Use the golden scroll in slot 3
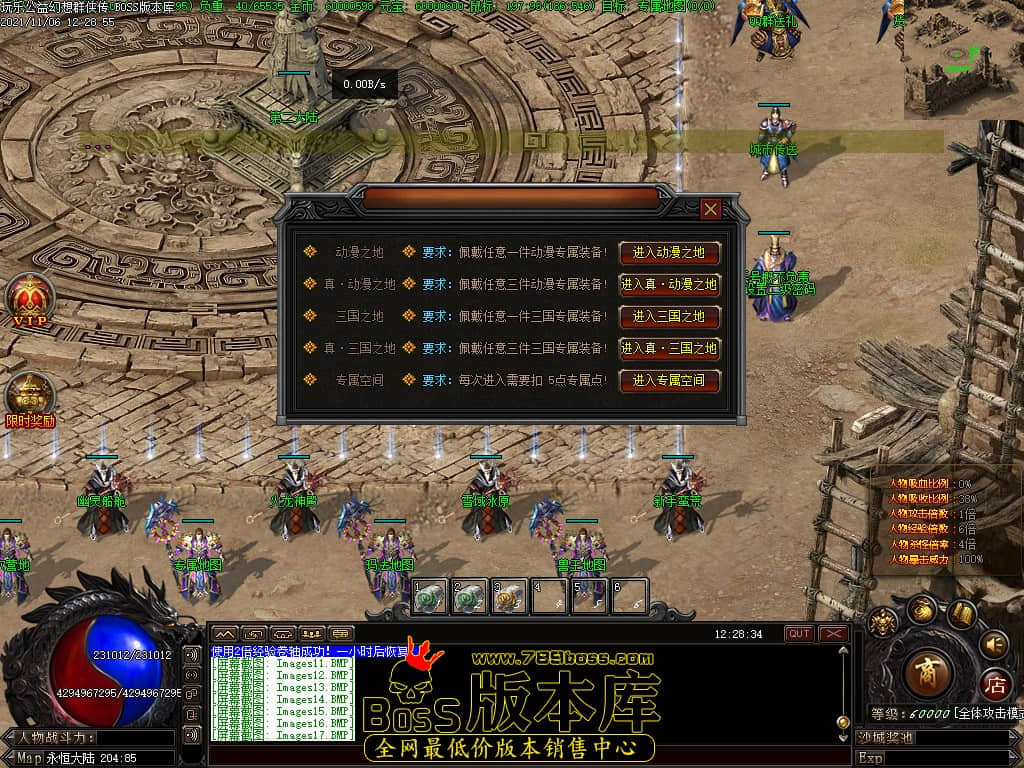The width and height of the screenshot is (1024, 768). (x=509, y=596)
